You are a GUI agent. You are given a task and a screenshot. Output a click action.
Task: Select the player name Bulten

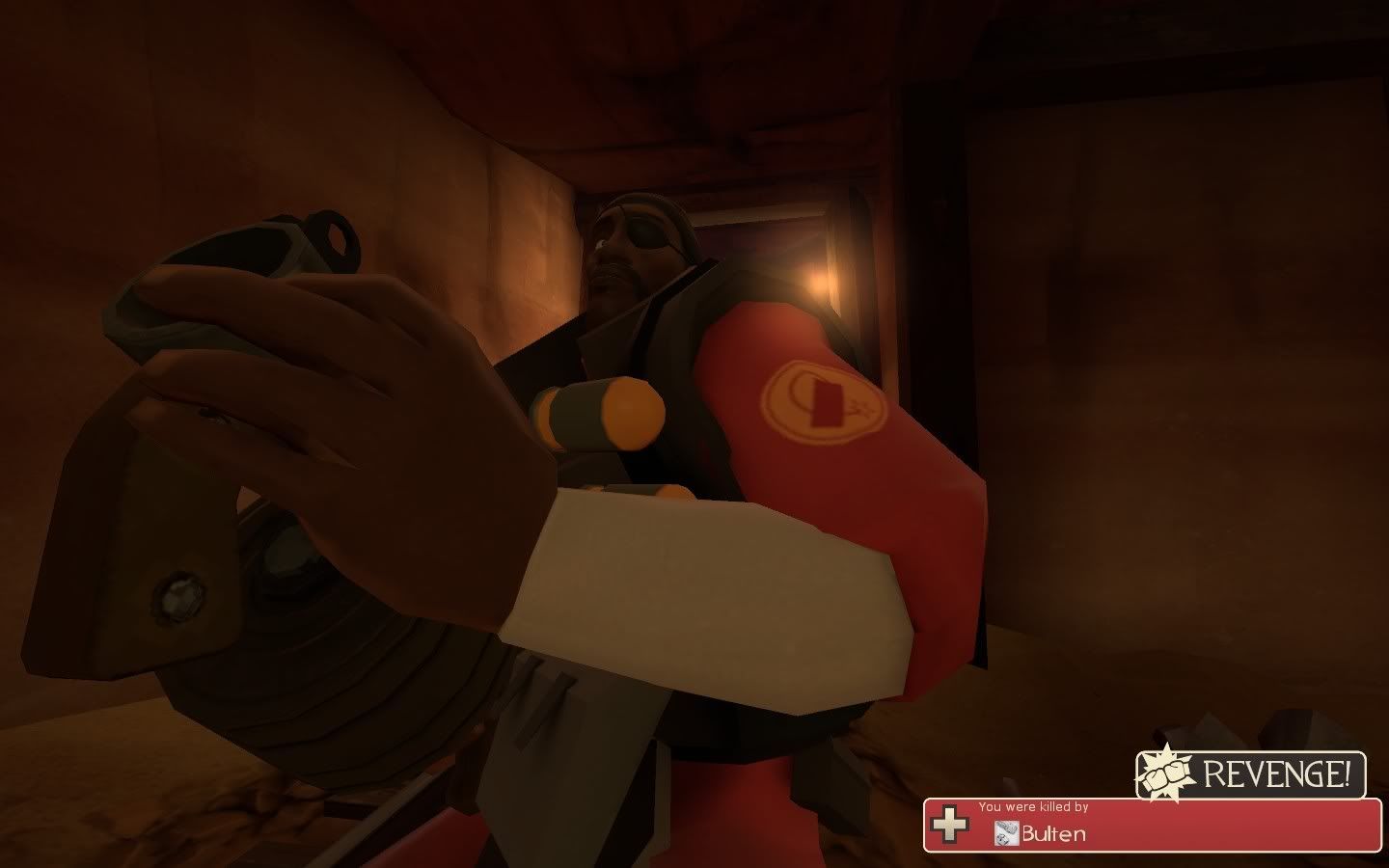click(1051, 833)
